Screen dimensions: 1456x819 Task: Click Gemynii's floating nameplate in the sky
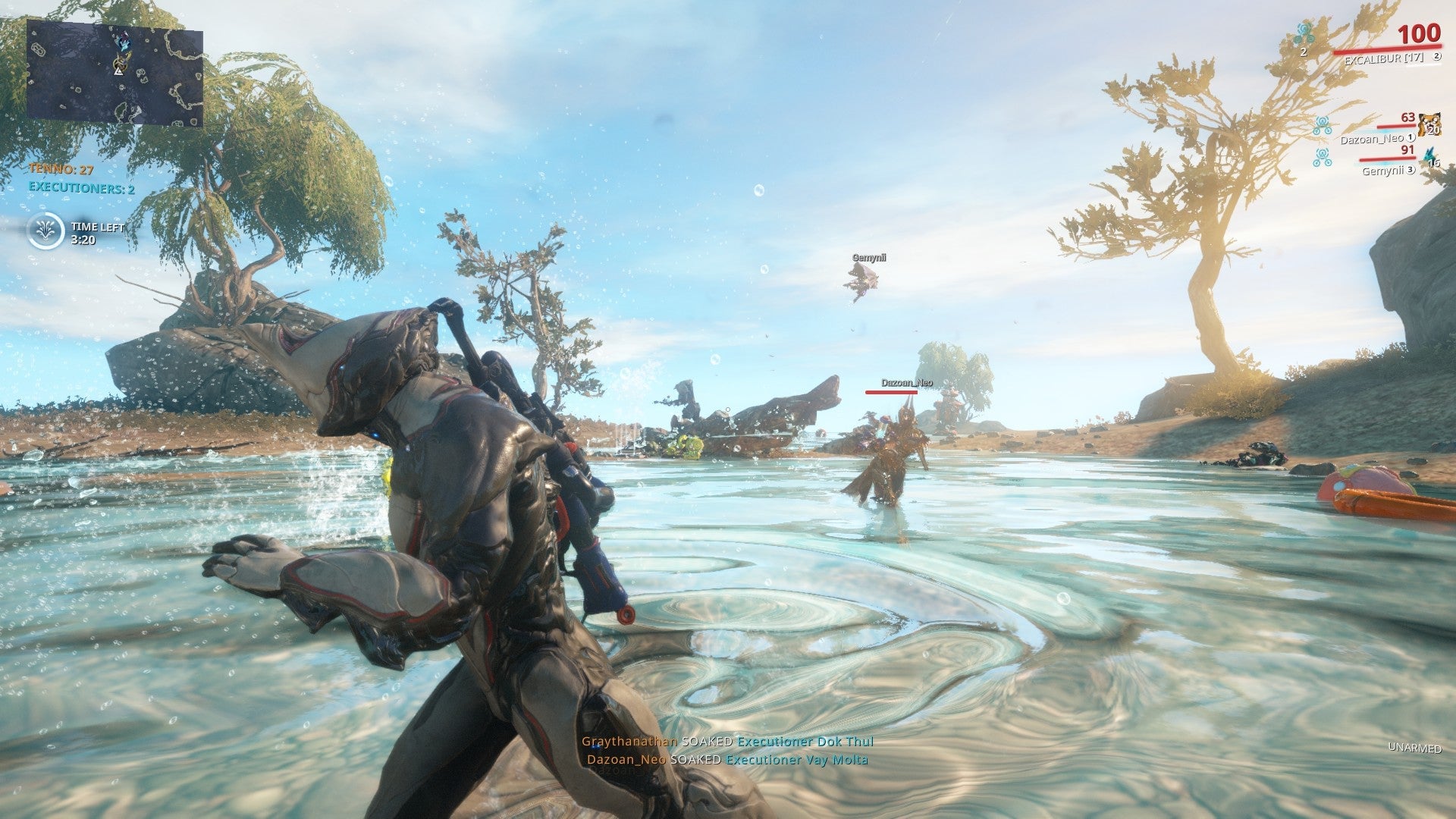[x=868, y=257]
